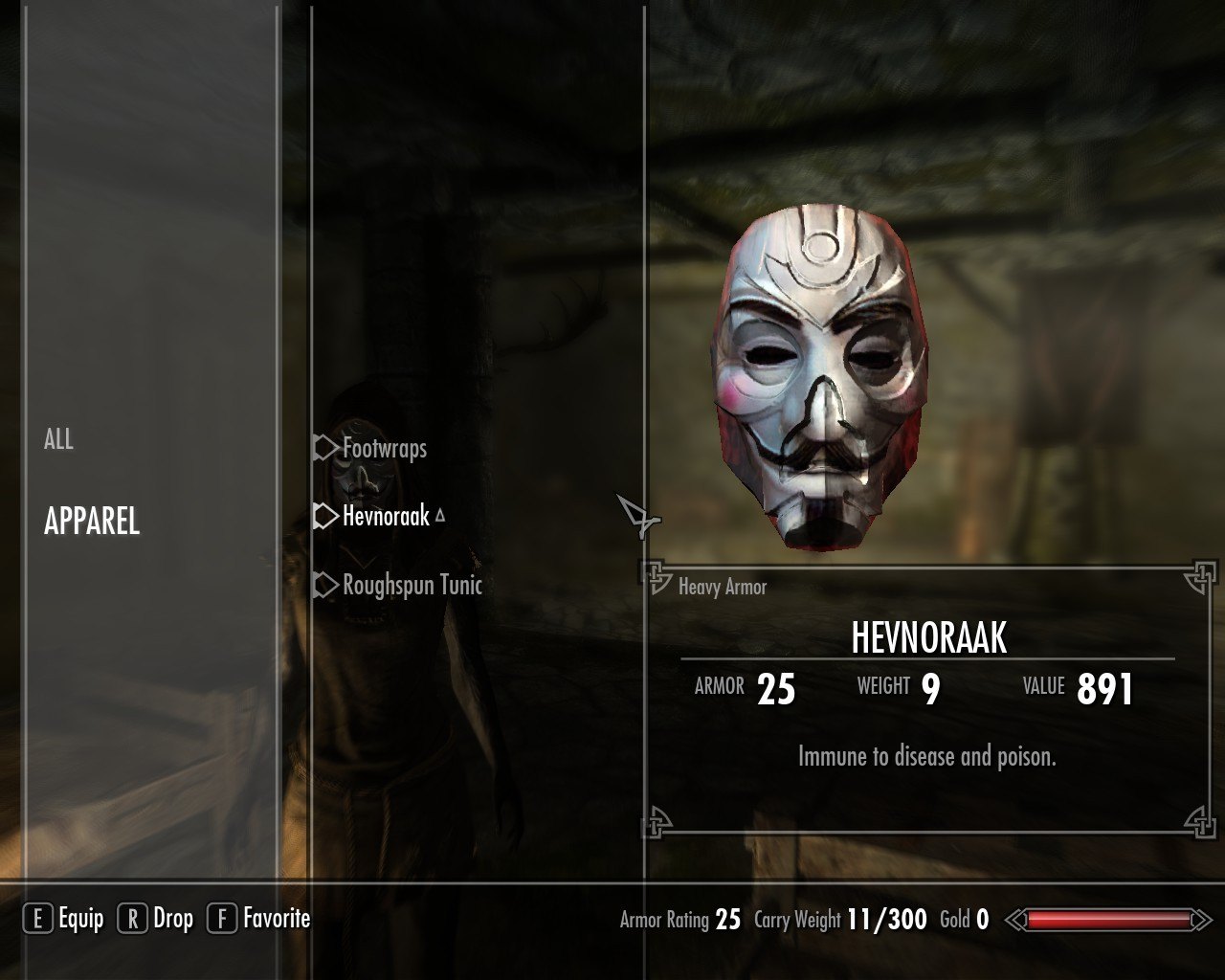
Task: Select the Hevnoraak mask entry
Action: click(x=386, y=517)
